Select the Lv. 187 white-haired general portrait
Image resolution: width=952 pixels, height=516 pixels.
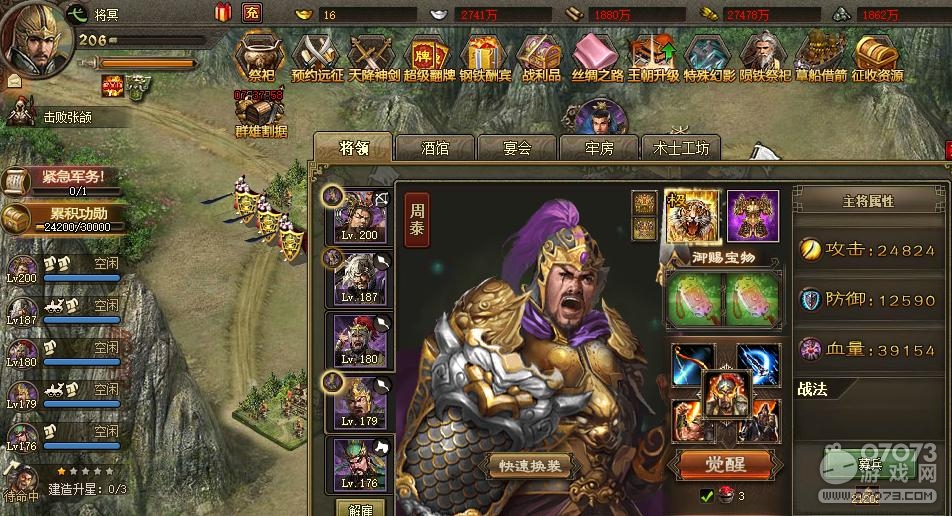click(360, 276)
